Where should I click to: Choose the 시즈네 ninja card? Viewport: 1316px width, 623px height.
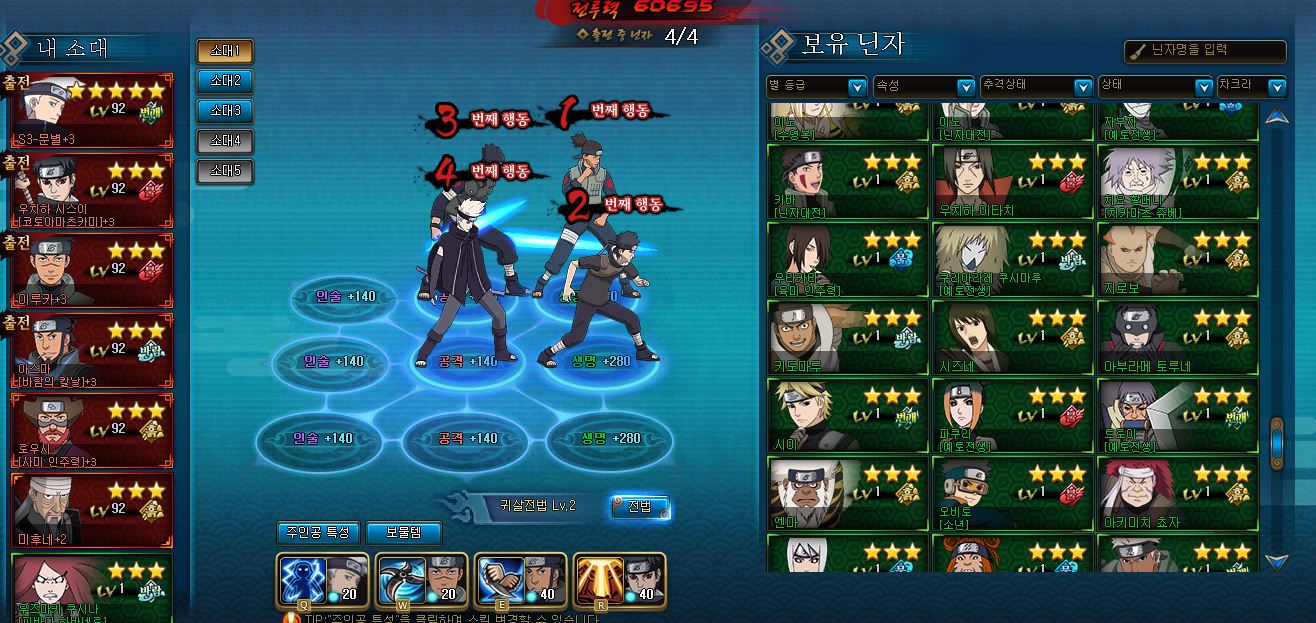coord(1011,338)
